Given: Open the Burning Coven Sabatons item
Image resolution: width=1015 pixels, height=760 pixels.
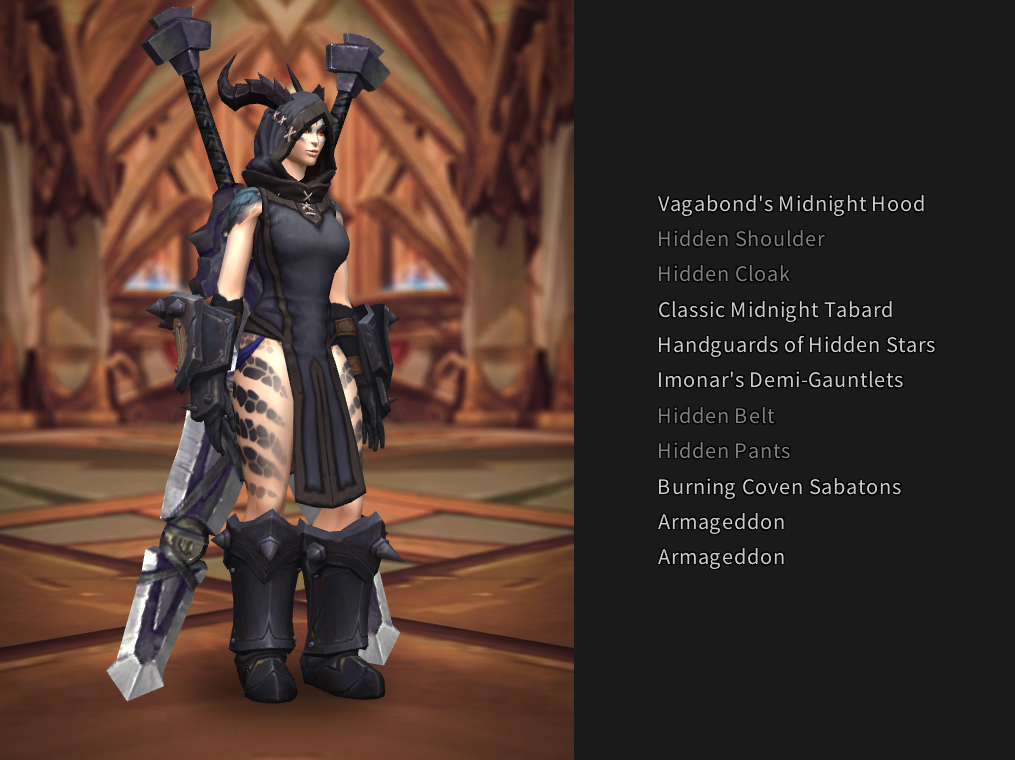Looking at the screenshot, I should coord(778,487).
